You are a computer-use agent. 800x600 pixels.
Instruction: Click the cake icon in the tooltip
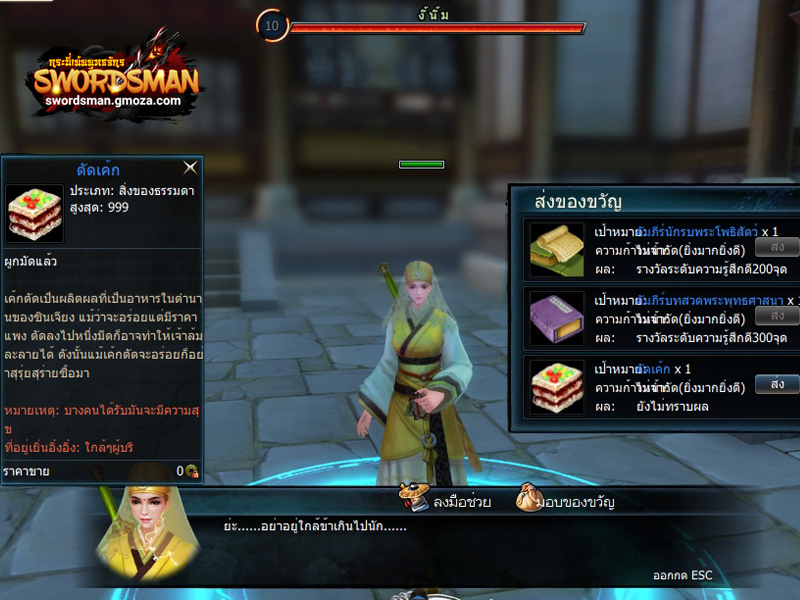[34, 213]
